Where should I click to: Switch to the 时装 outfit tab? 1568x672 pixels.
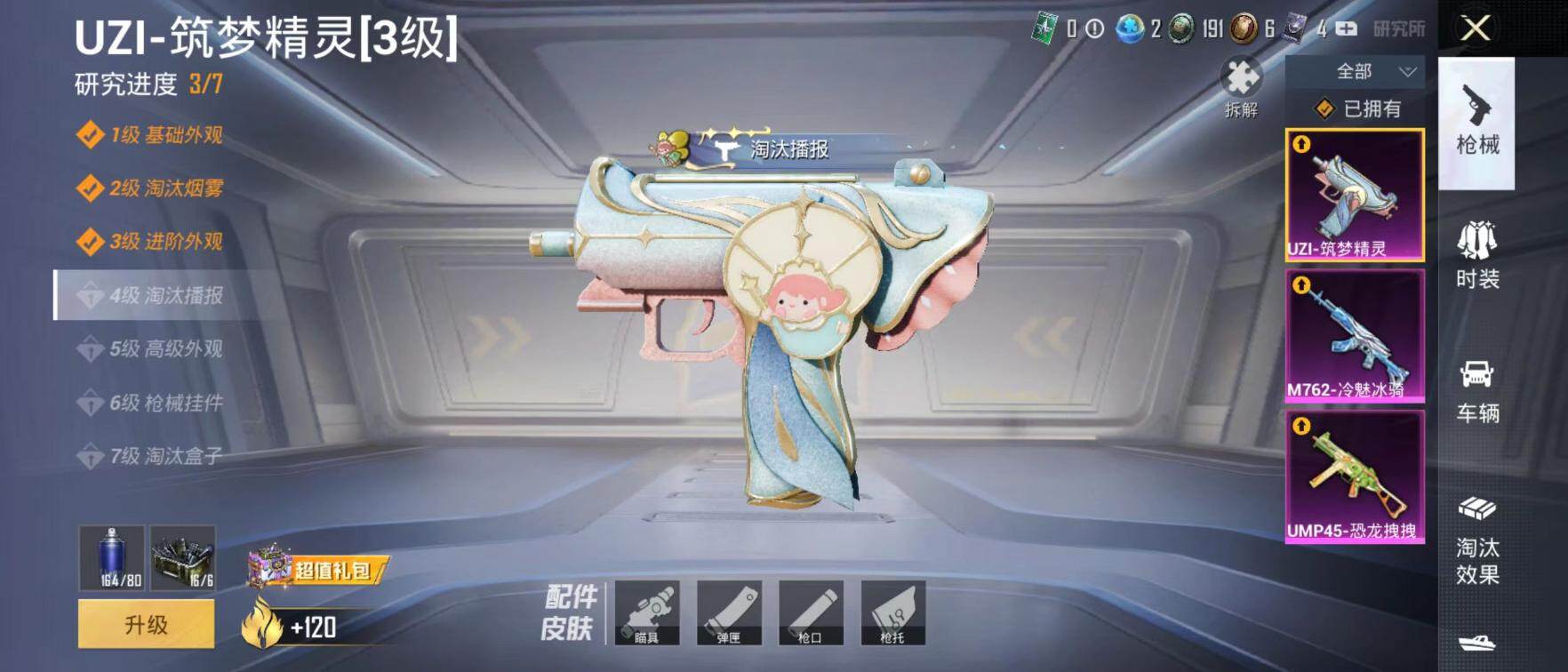coord(1476,256)
